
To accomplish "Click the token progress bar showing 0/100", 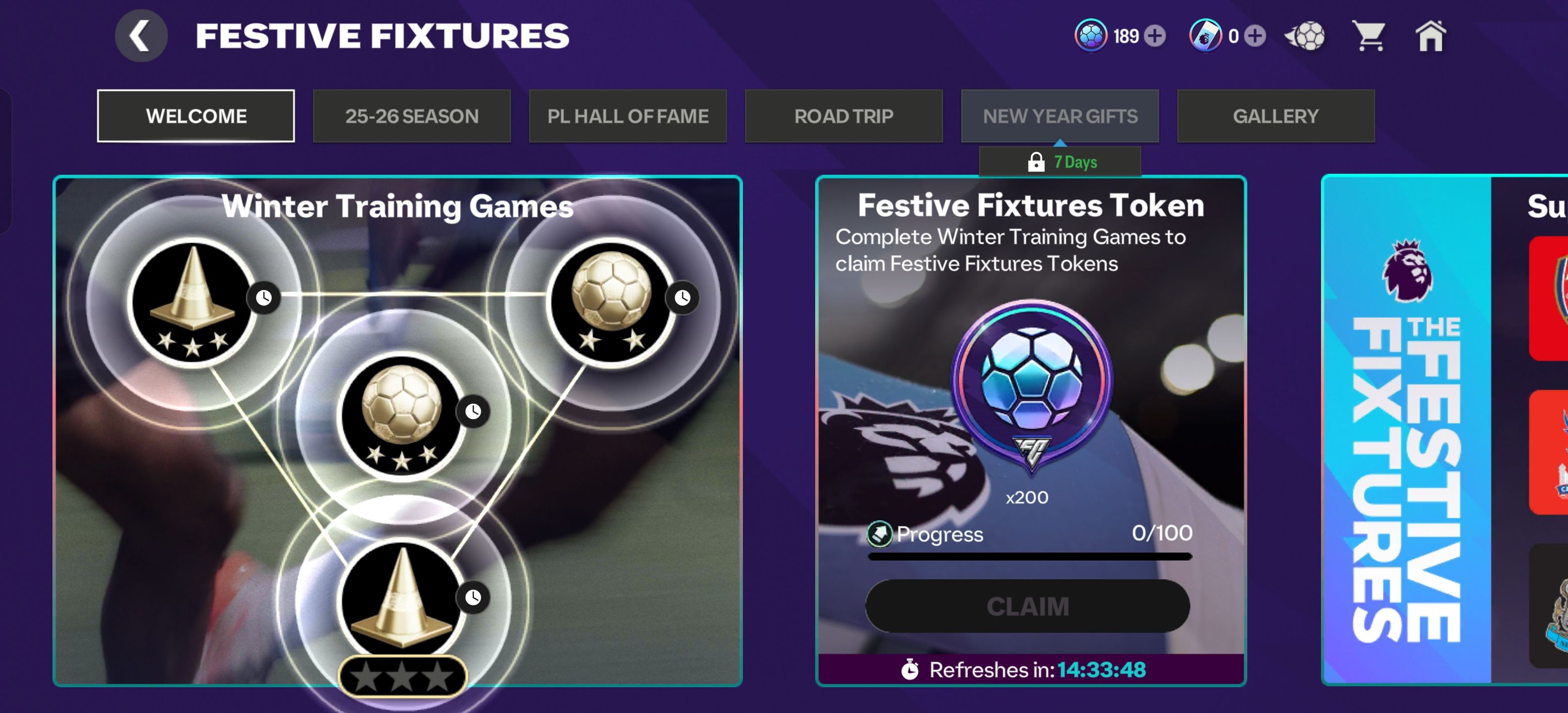I will pos(1029,557).
